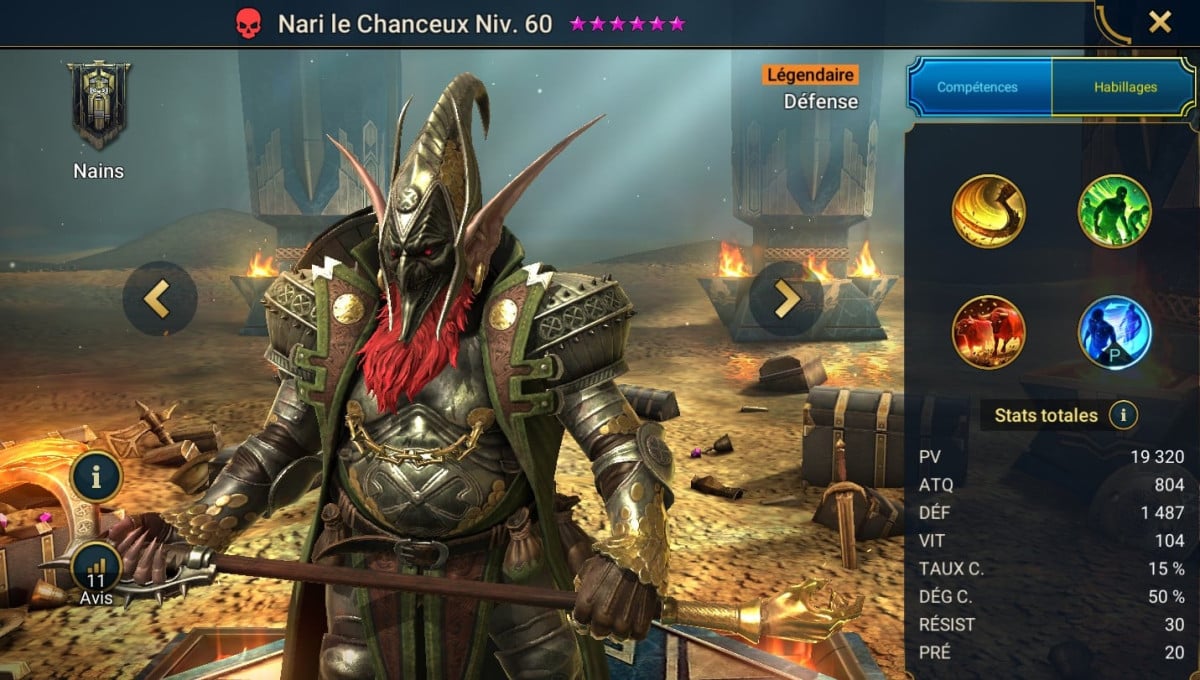Open the Habillages tab

click(1123, 87)
